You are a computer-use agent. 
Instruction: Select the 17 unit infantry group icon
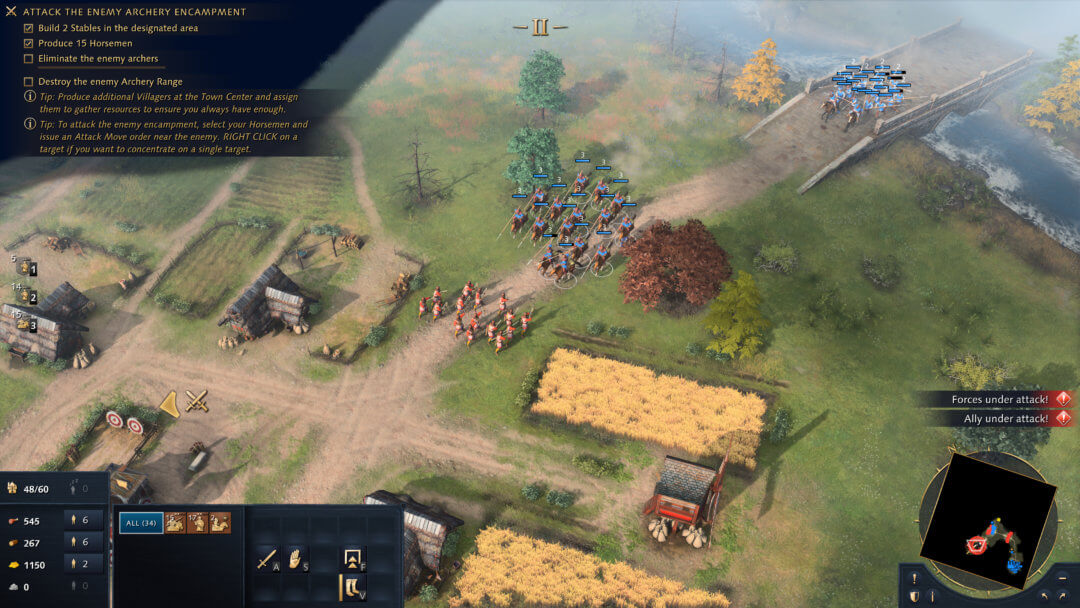(197, 522)
